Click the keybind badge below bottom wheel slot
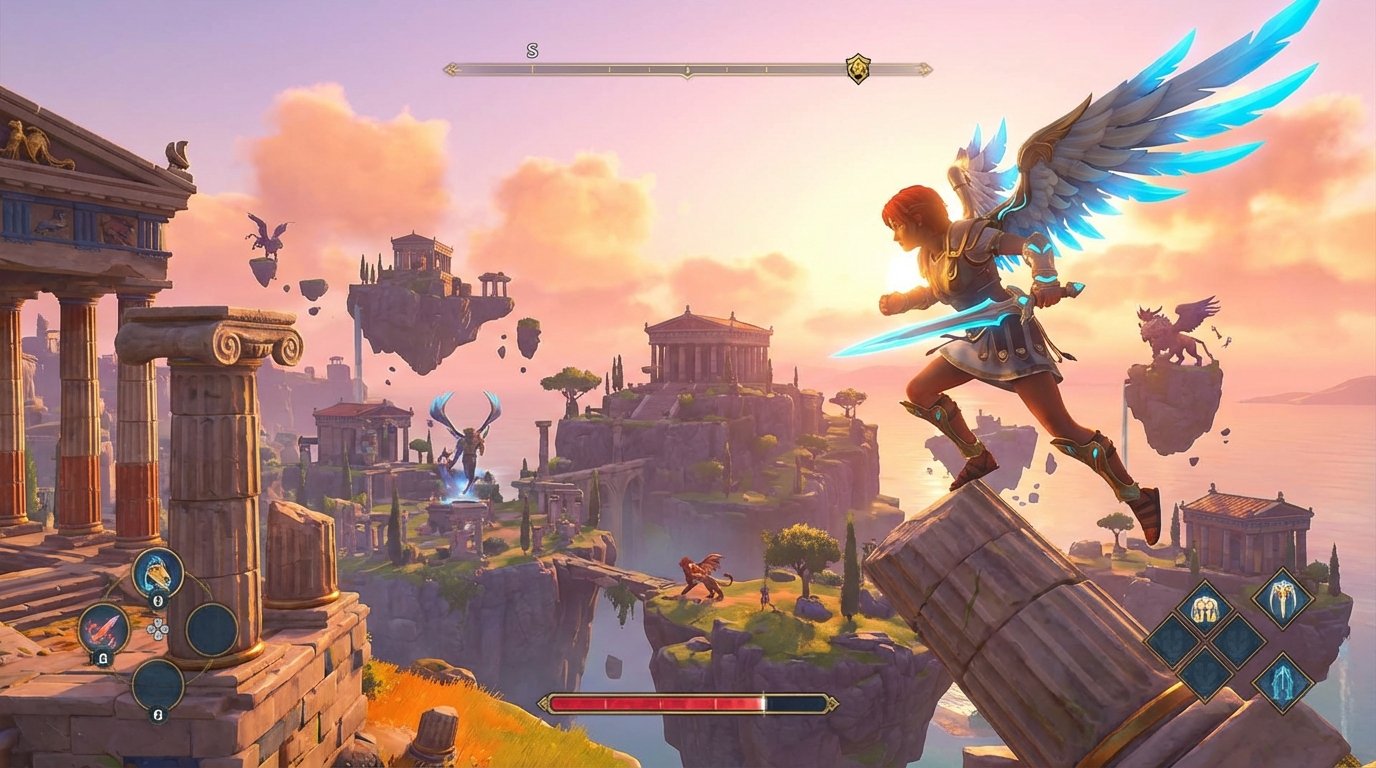The height and width of the screenshot is (768, 1376). (x=156, y=713)
